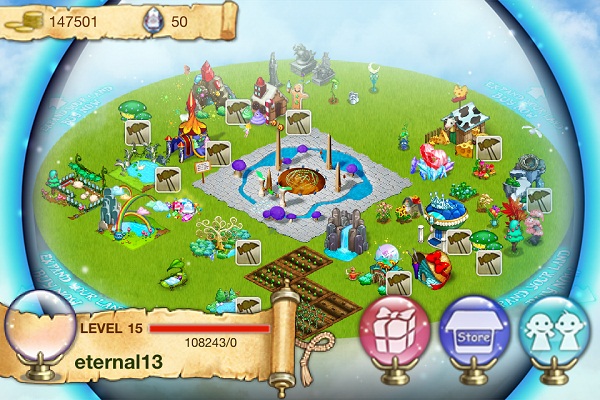600x400 pixels.
Task: Tap the silver gem currency icon
Action: pyautogui.click(x=150, y=19)
